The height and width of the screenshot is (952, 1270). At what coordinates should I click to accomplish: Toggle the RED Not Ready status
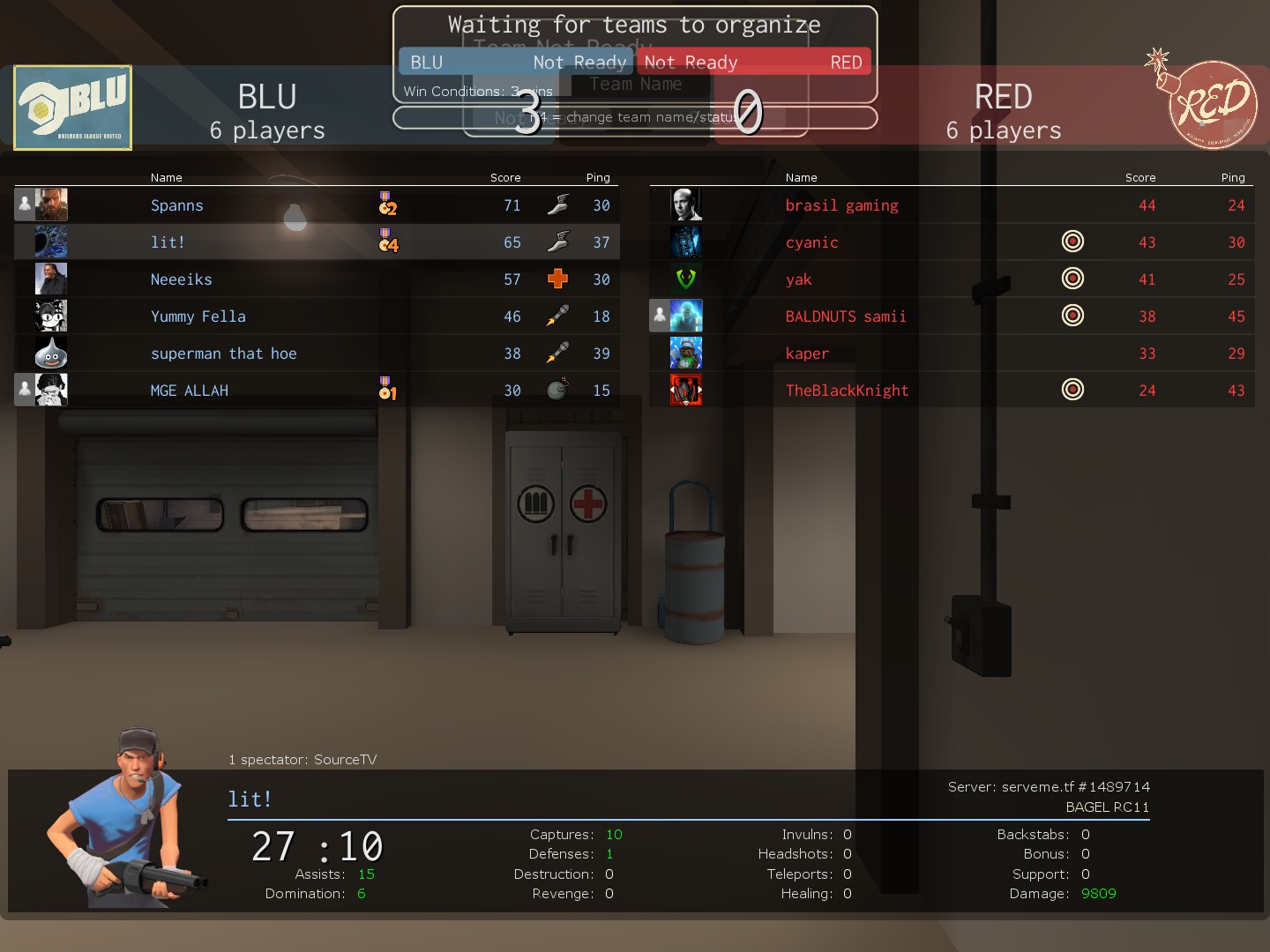click(x=752, y=62)
